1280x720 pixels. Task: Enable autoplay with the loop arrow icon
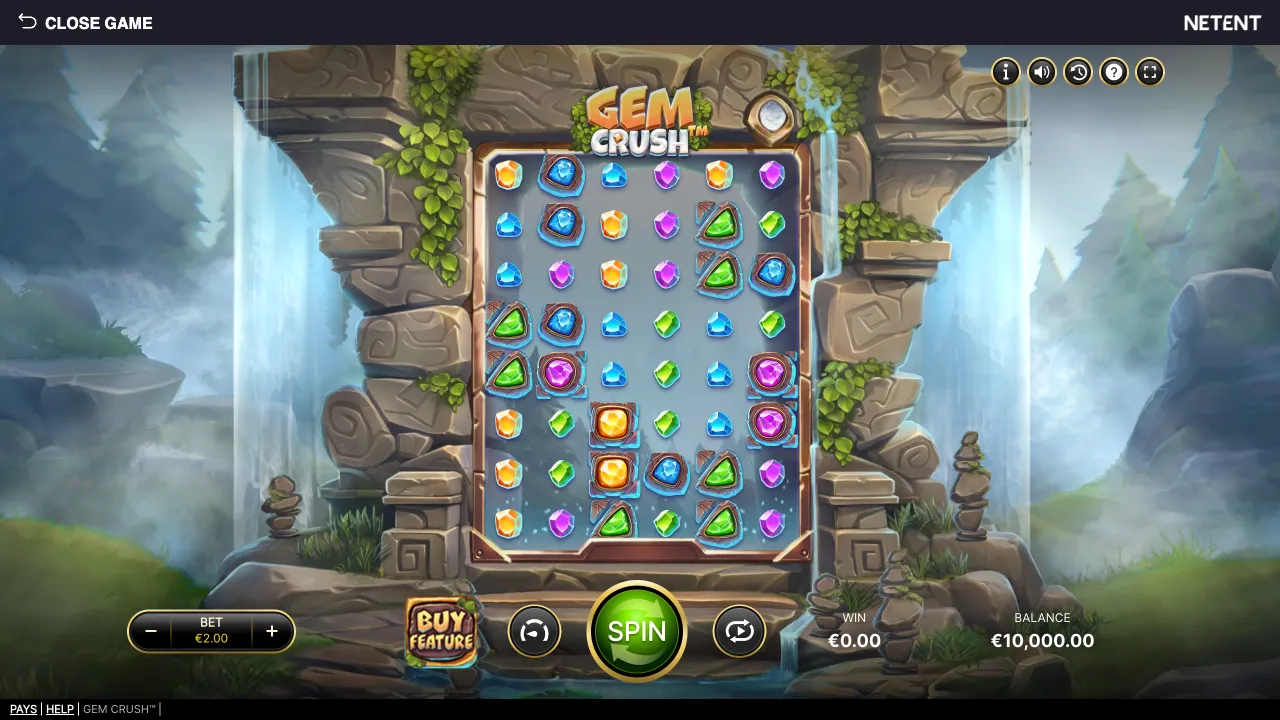tap(739, 632)
